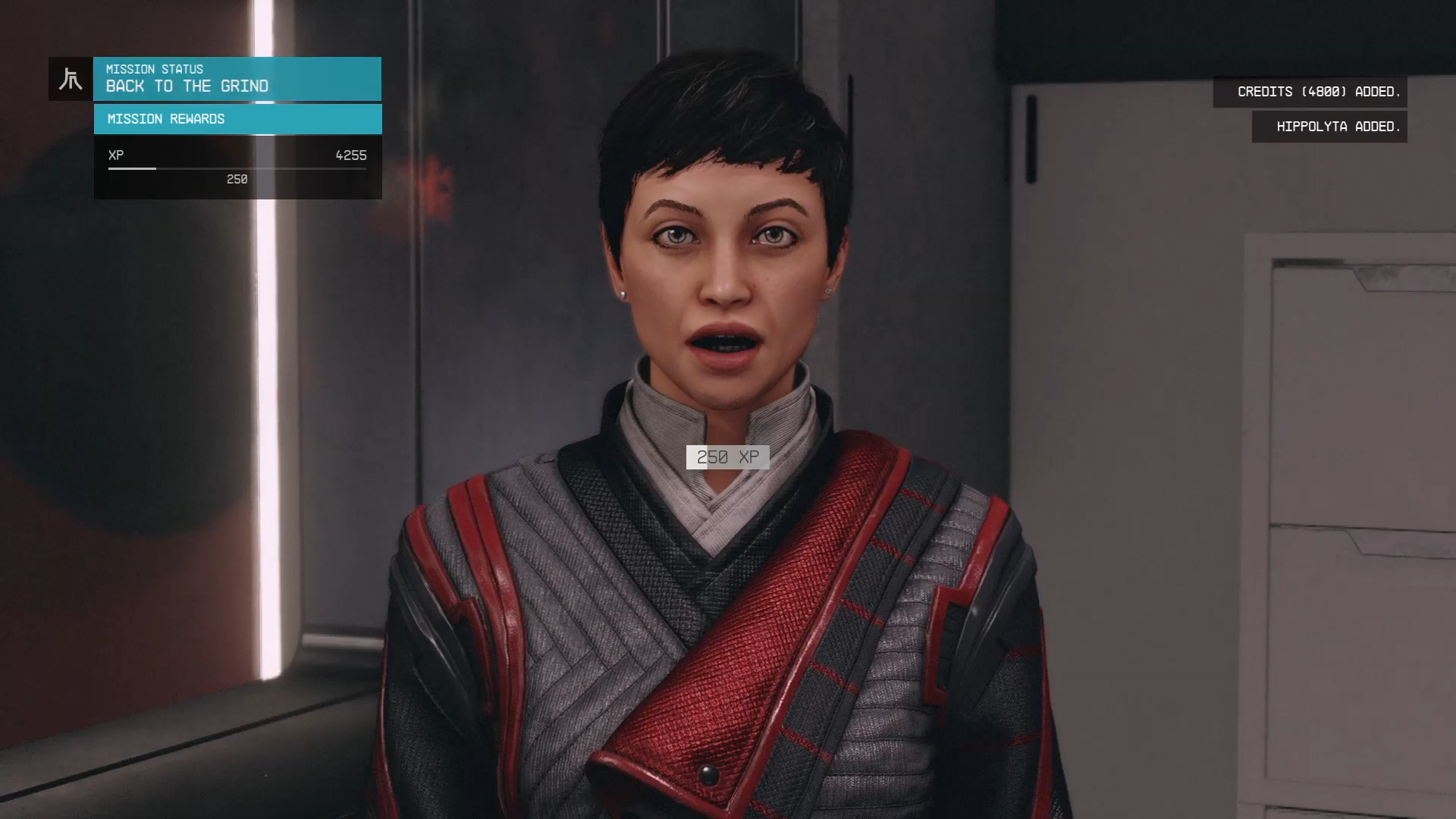Toggle the mission status banner display

(237, 78)
